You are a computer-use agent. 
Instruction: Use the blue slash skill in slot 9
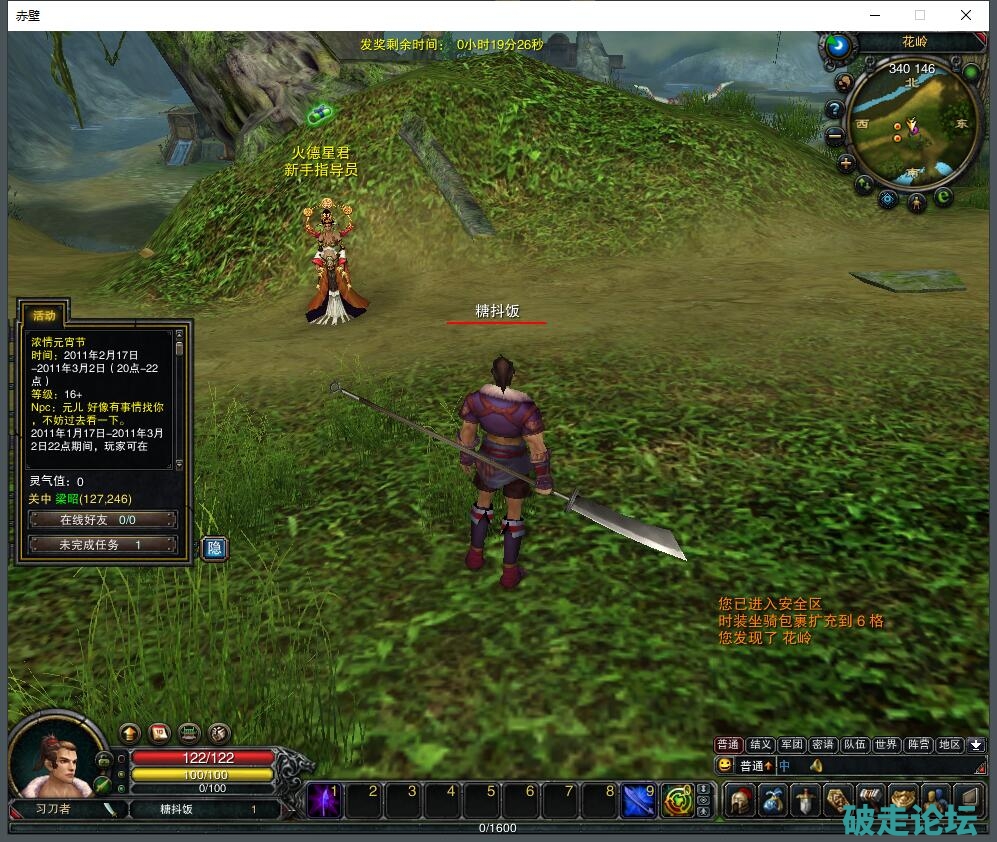tap(639, 801)
